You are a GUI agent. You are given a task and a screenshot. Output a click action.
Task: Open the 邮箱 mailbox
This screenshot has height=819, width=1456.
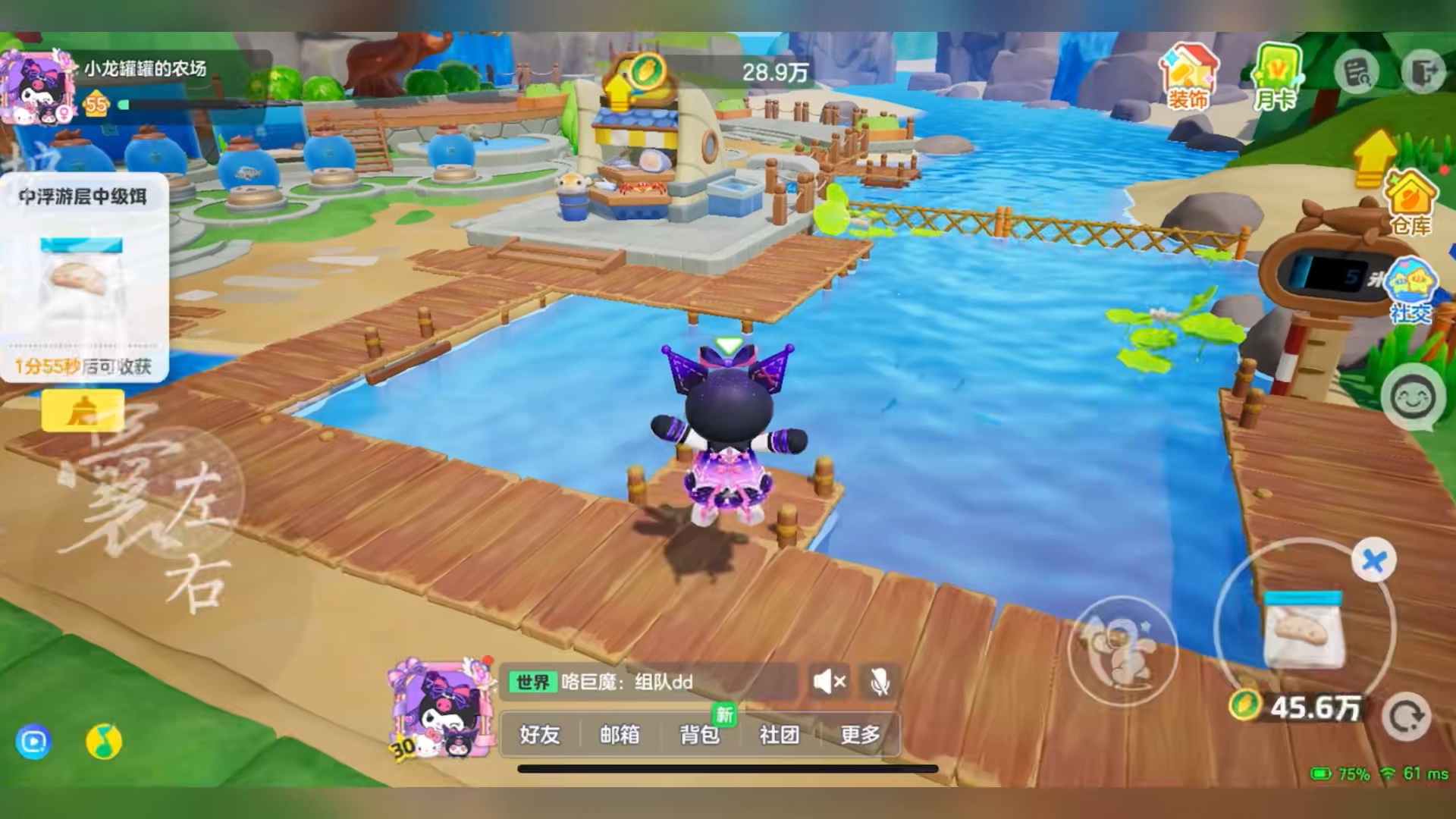click(x=620, y=734)
